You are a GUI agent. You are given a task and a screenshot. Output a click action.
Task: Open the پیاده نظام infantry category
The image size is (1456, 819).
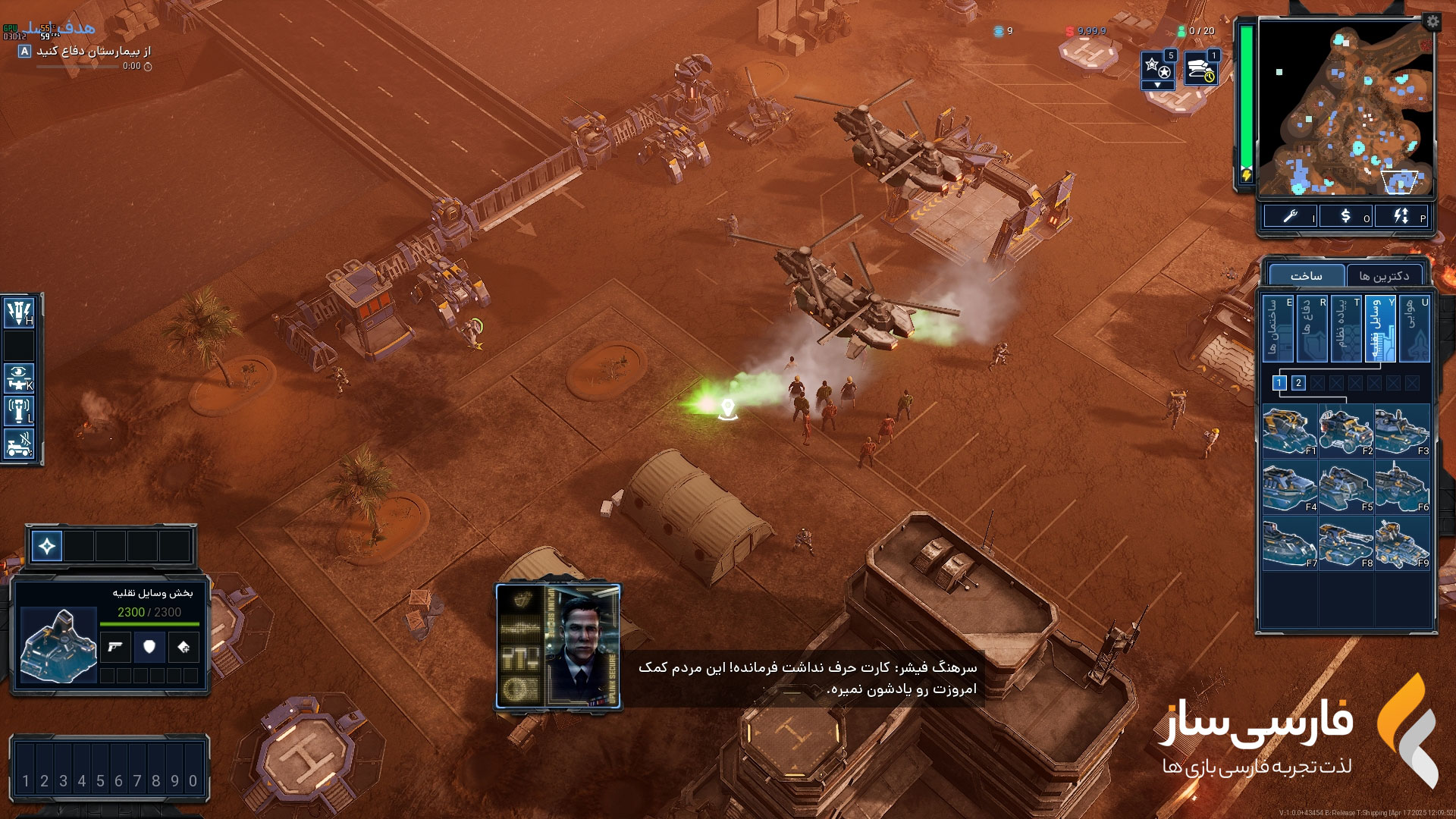[1345, 328]
